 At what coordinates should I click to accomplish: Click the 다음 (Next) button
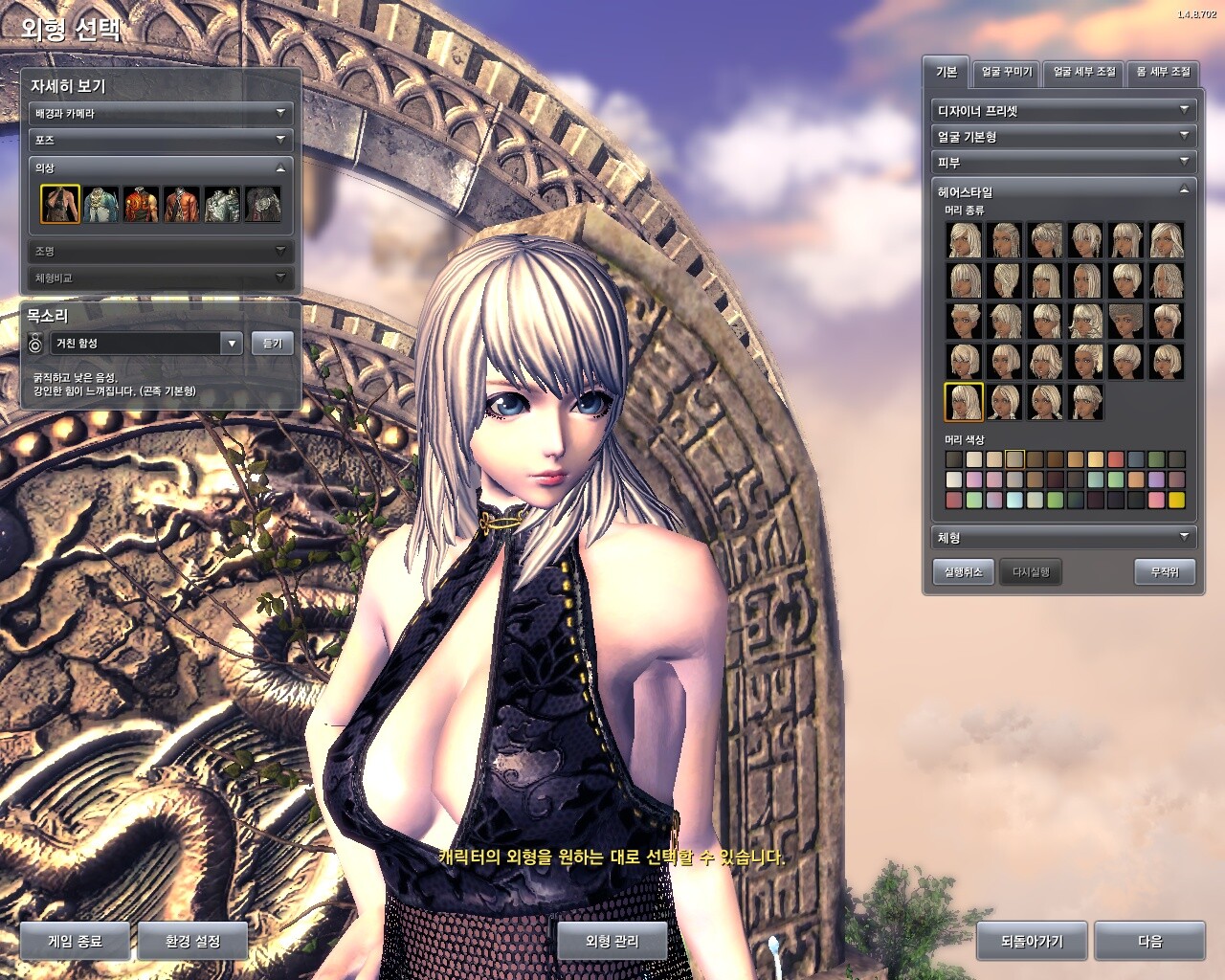[1149, 941]
